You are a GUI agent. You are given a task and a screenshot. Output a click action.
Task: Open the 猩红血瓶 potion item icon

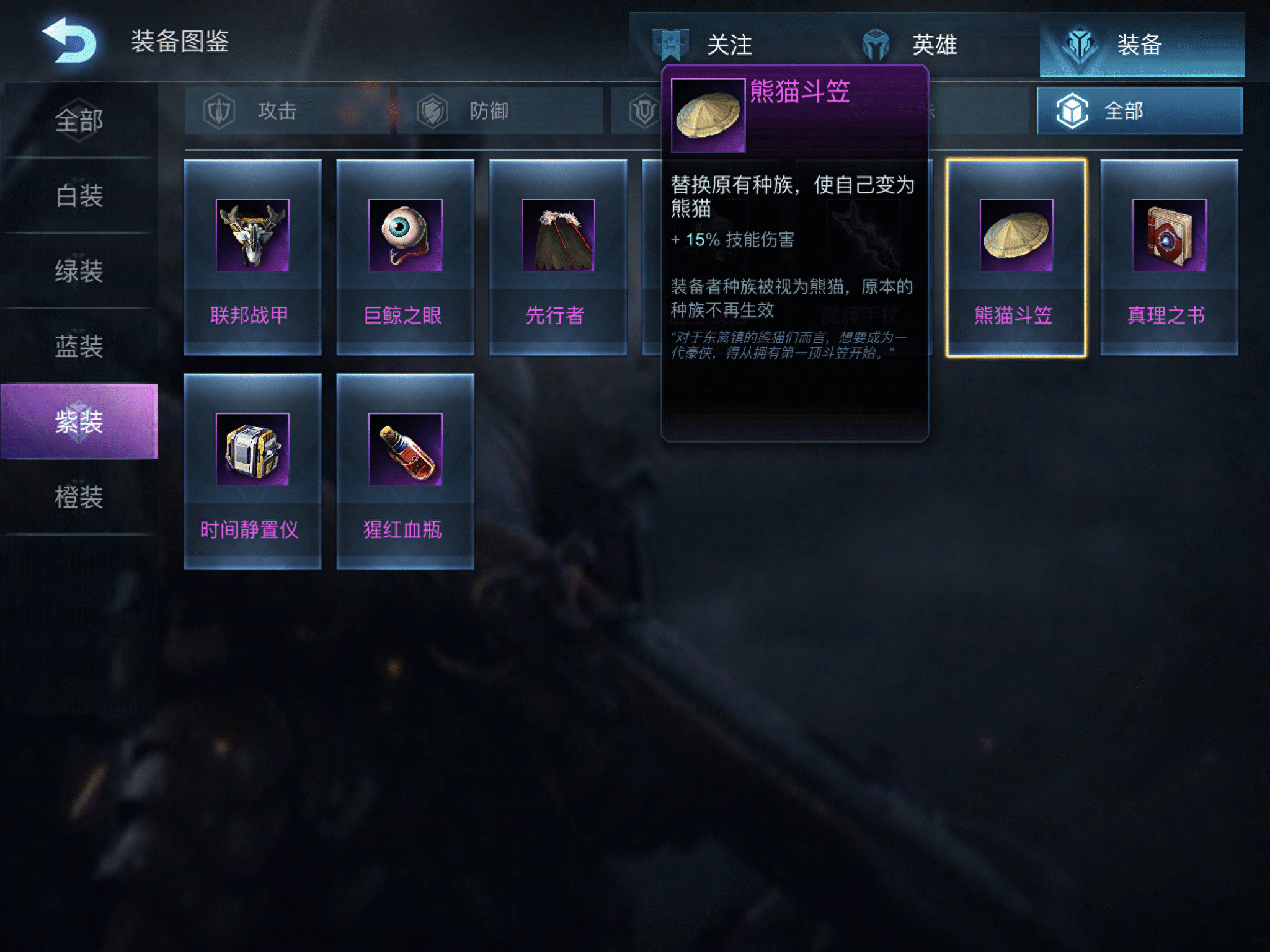coord(405,451)
